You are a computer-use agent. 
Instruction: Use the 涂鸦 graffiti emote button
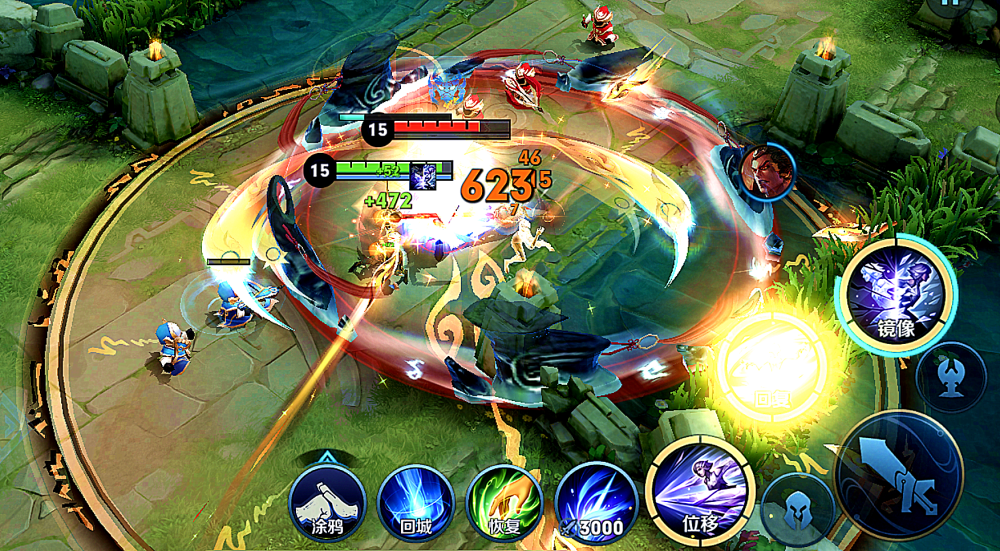(x=326, y=503)
